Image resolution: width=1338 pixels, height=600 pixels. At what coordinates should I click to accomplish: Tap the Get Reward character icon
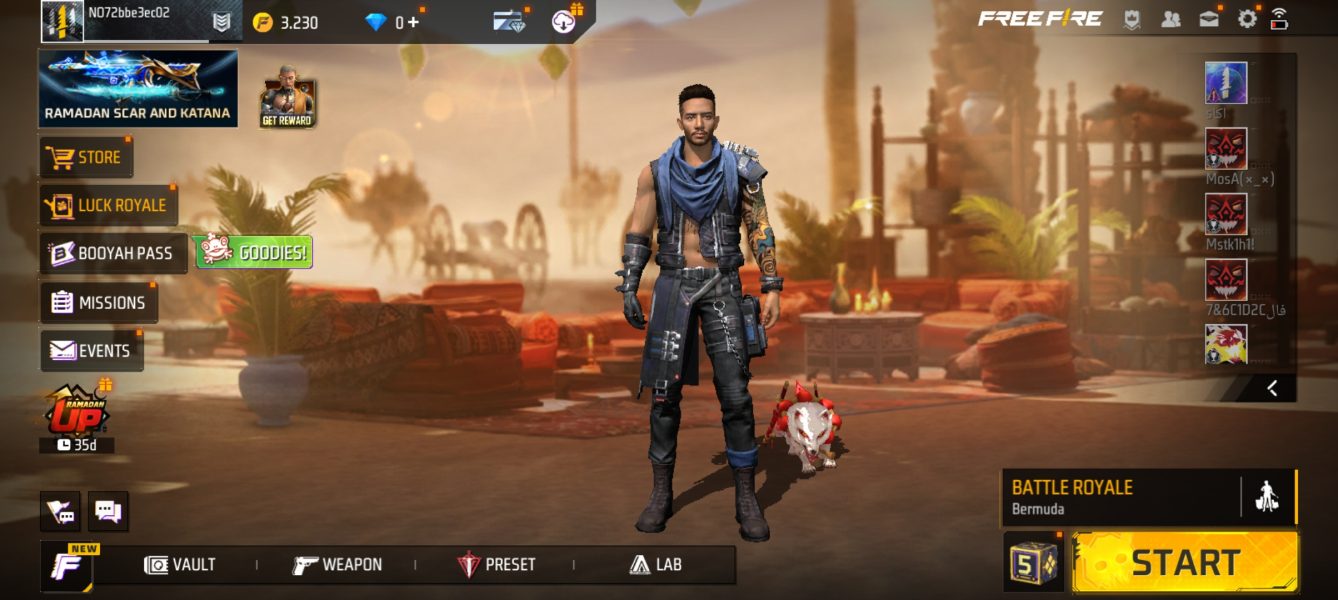(x=287, y=98)
